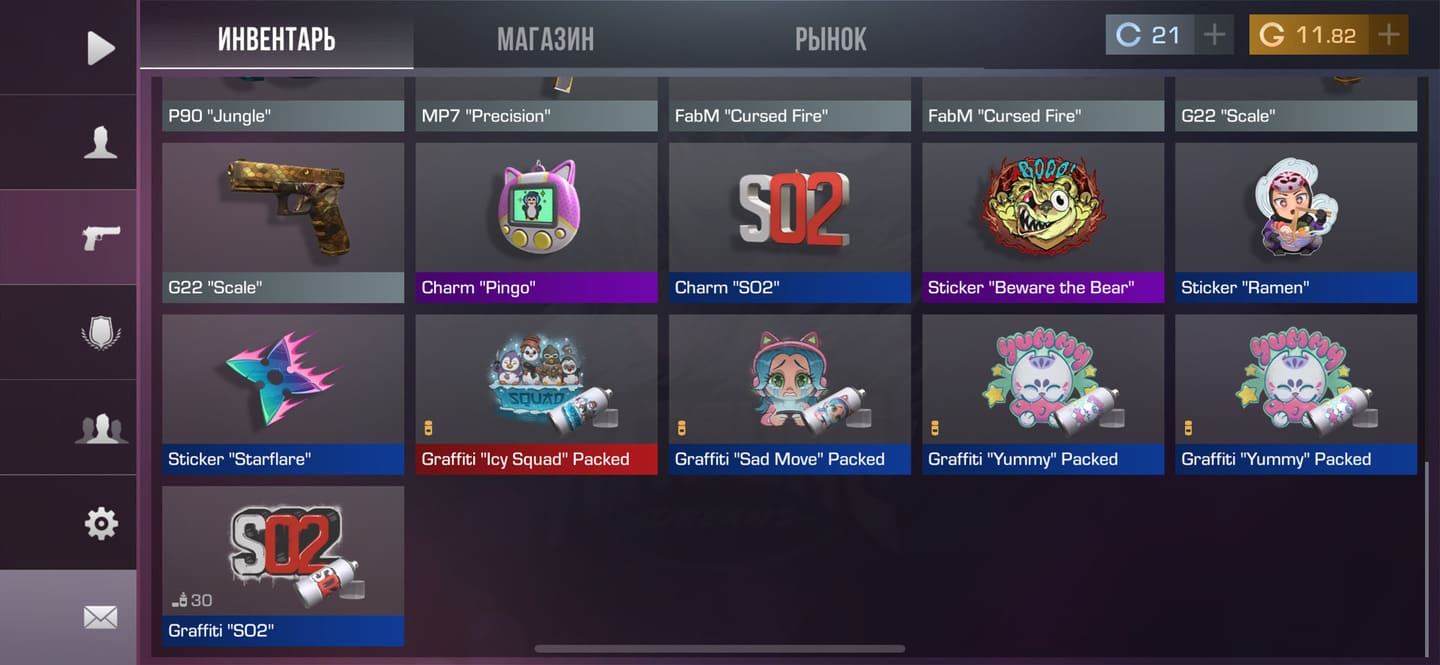The image size is (1440, 665).
Task: Select the Инвентарь tab
Action: click(x=276, y=39)
